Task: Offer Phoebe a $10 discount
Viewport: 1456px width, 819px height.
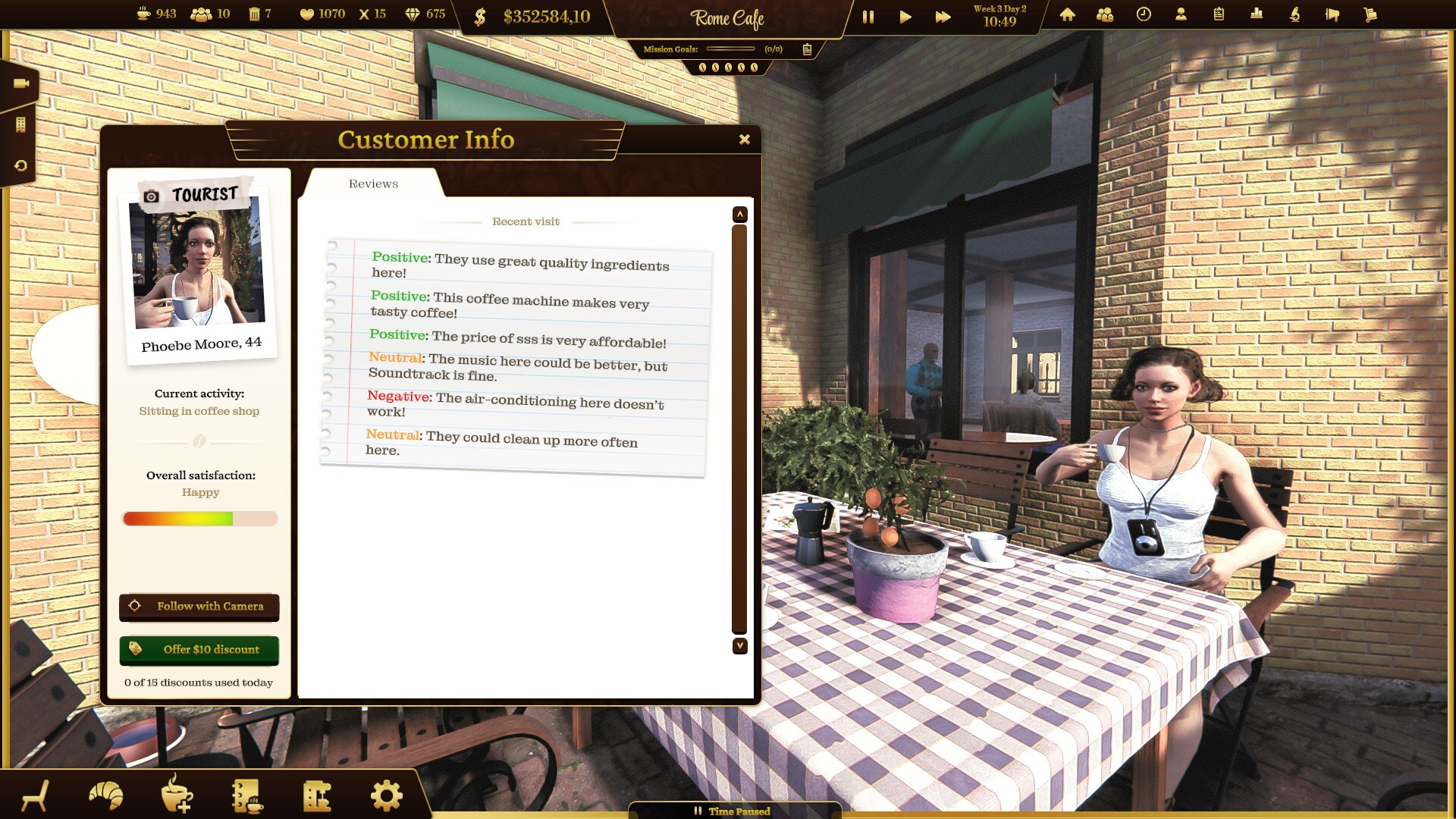Action: [199, 650]
